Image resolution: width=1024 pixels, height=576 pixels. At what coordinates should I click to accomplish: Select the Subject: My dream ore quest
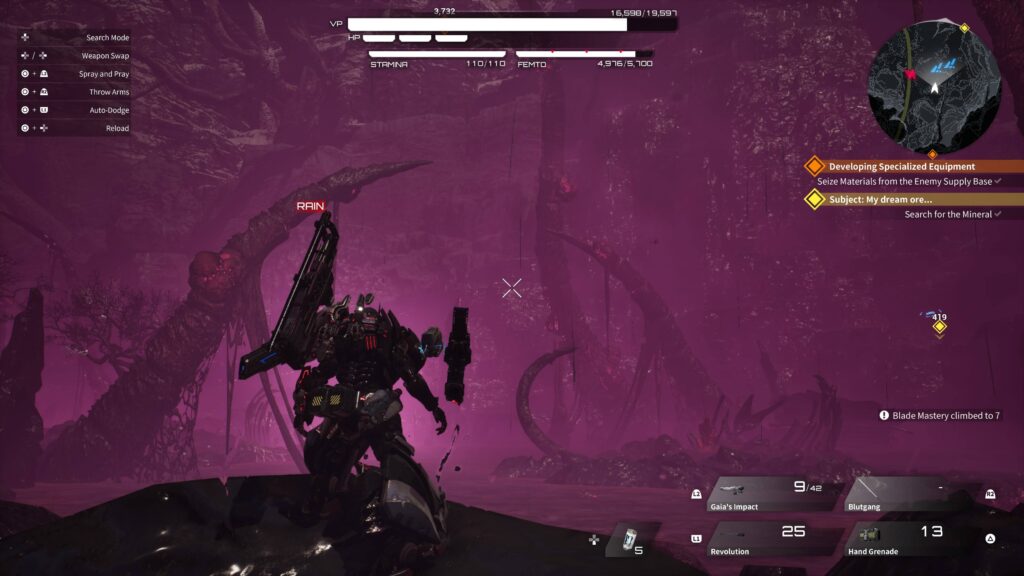pos(880,199)
